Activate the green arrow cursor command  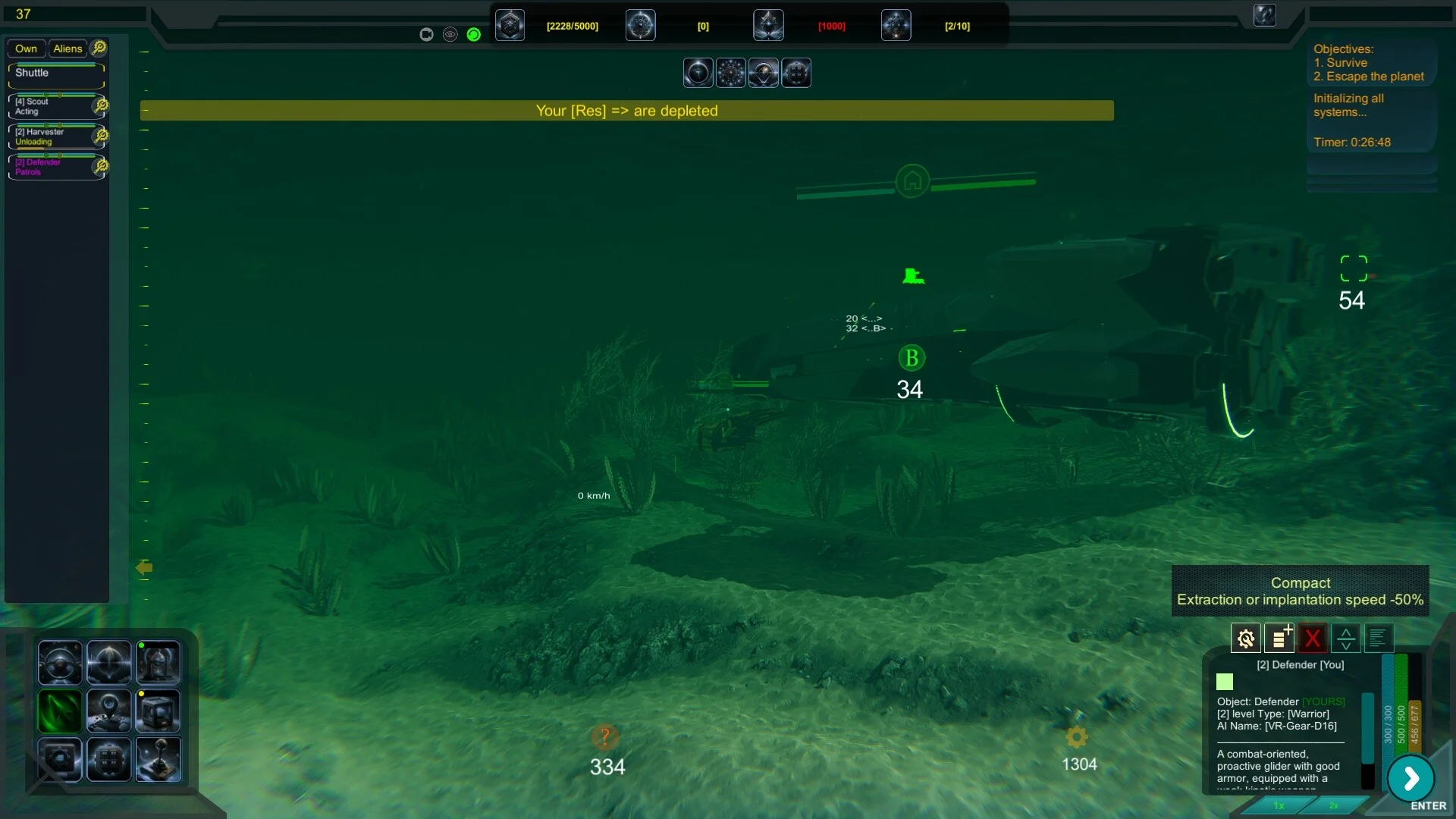pos(60,711)
